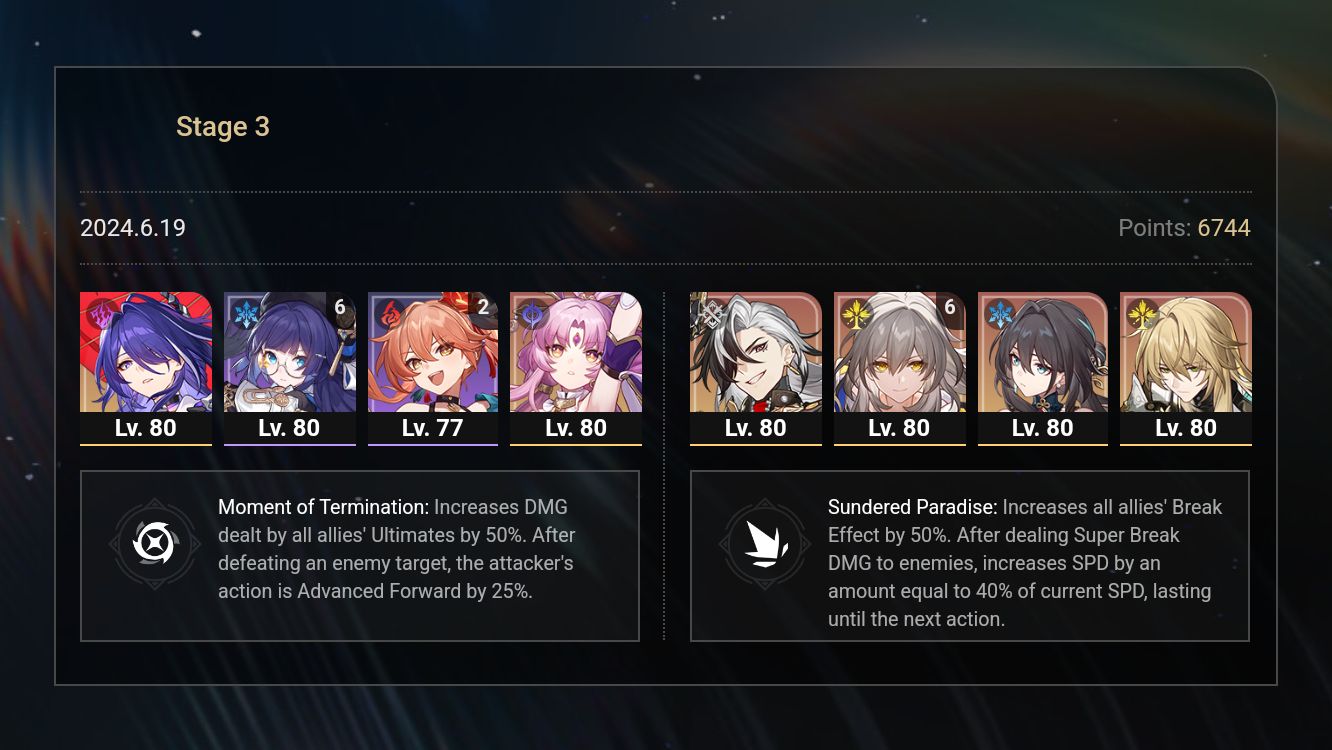Click the date "2024.6.19"
1332x750 pixels.
click(132, 228)
